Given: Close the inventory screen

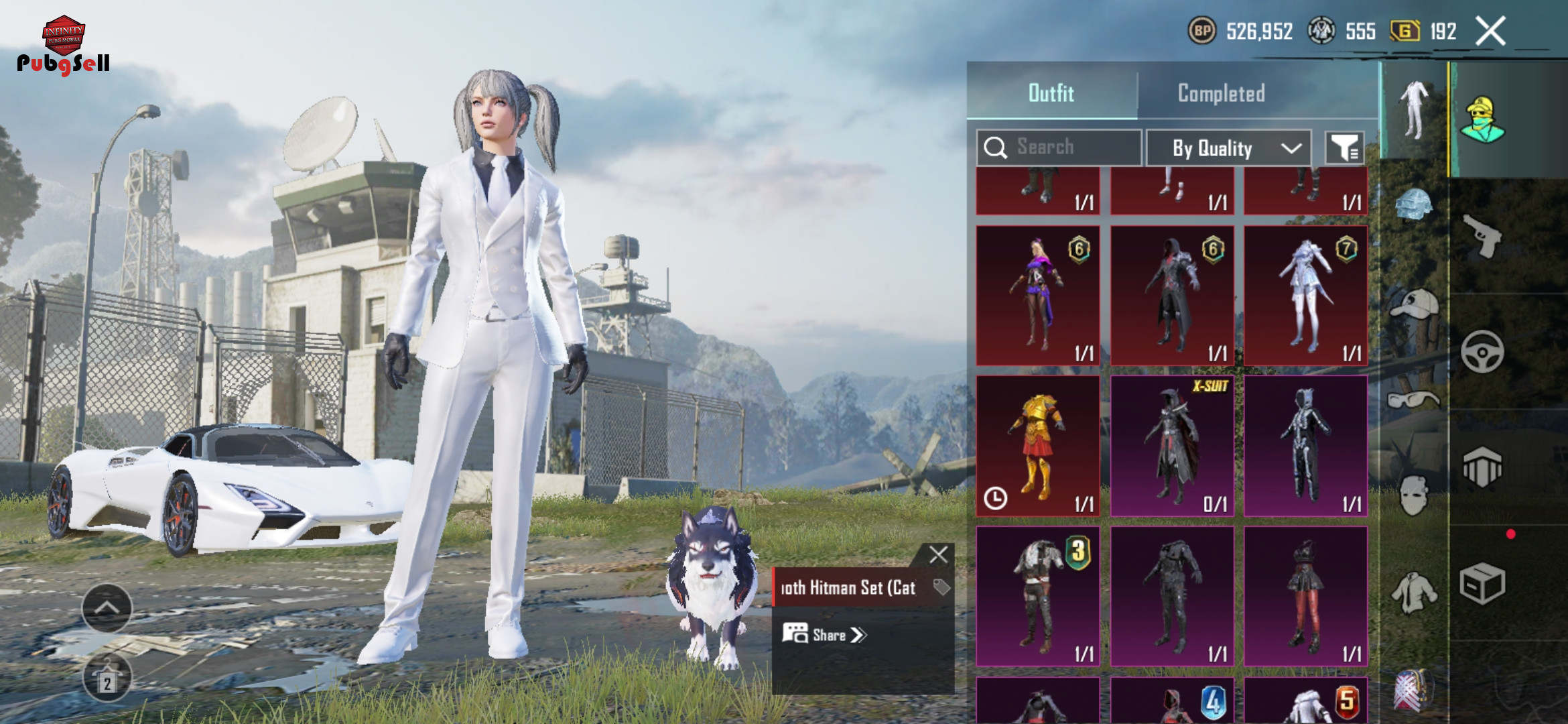Looking at the screenshot, I should [x=1491, y=32].
